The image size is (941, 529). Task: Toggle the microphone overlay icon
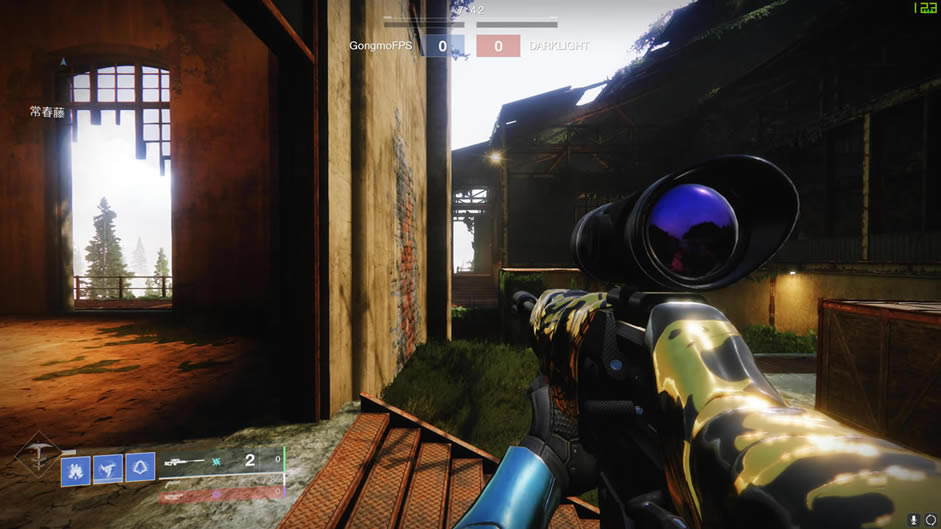(913, 519)
